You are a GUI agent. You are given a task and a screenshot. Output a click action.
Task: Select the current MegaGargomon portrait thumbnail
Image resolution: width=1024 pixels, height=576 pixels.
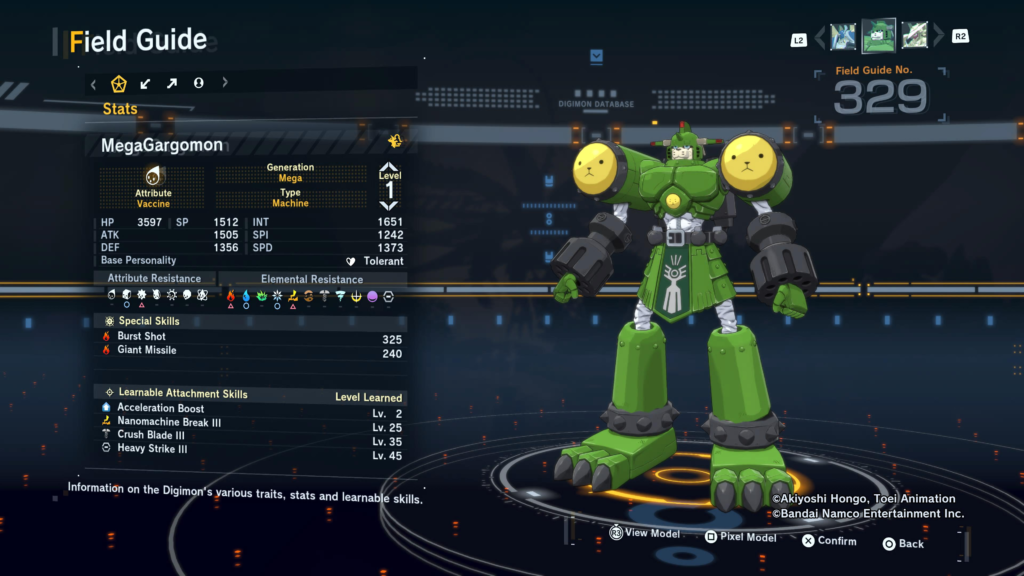pos(878,37)
